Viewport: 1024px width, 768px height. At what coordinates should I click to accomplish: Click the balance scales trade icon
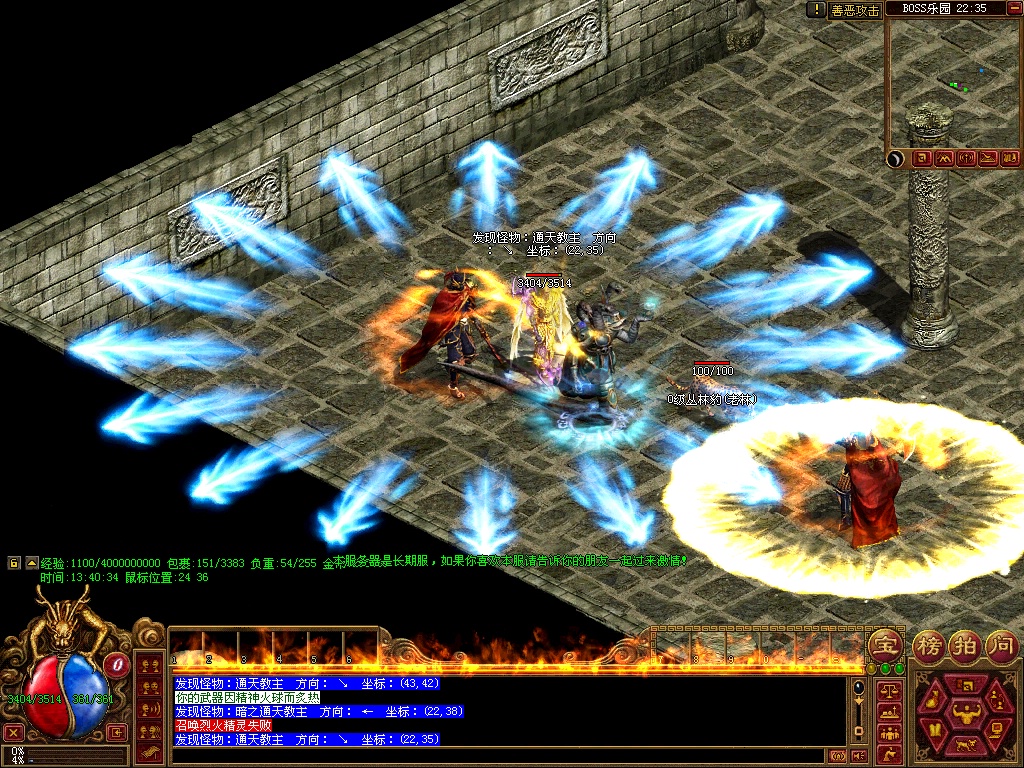click(x=887, y=690)
